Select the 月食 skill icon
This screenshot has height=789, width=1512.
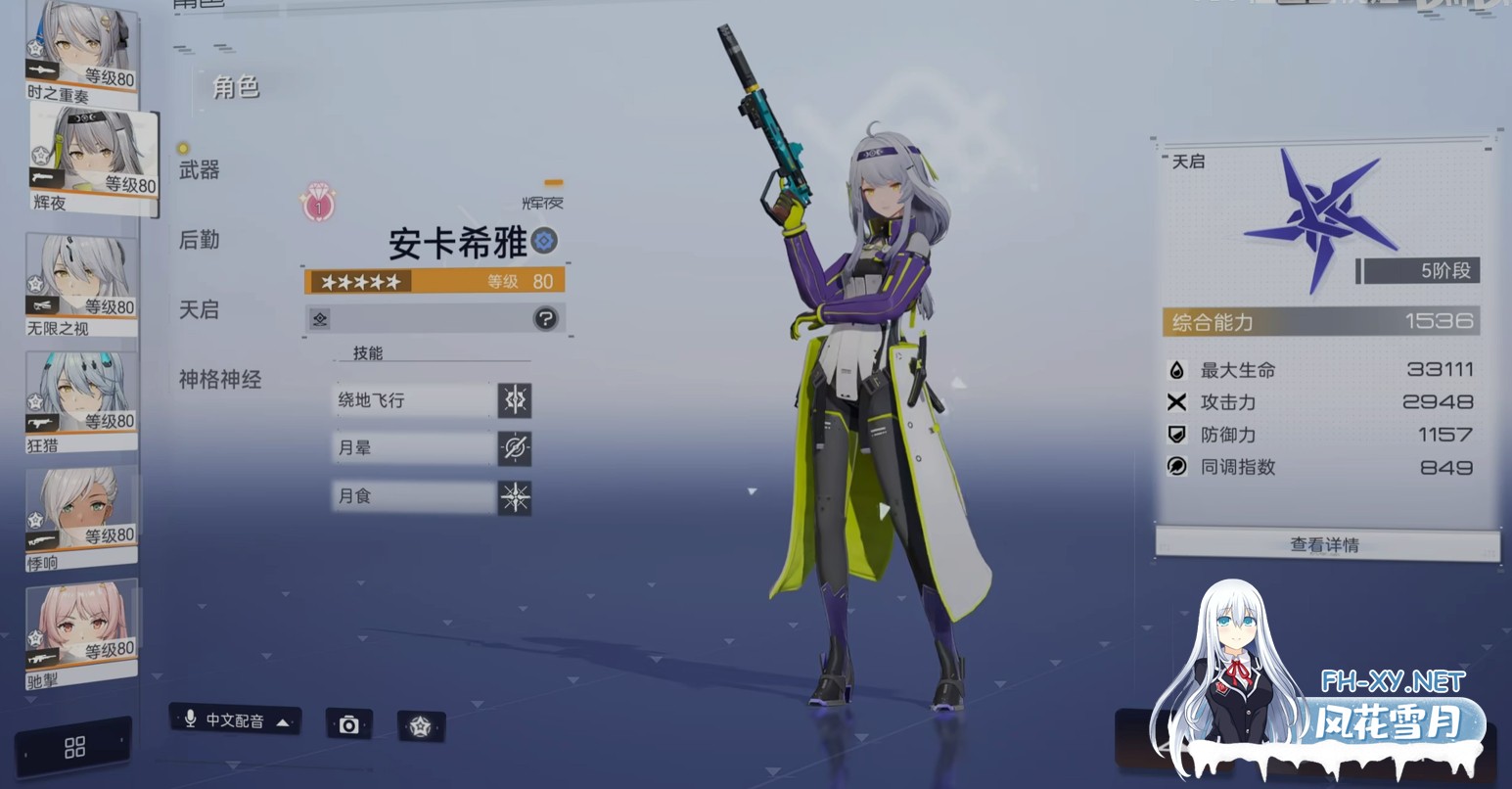[514, 496]
